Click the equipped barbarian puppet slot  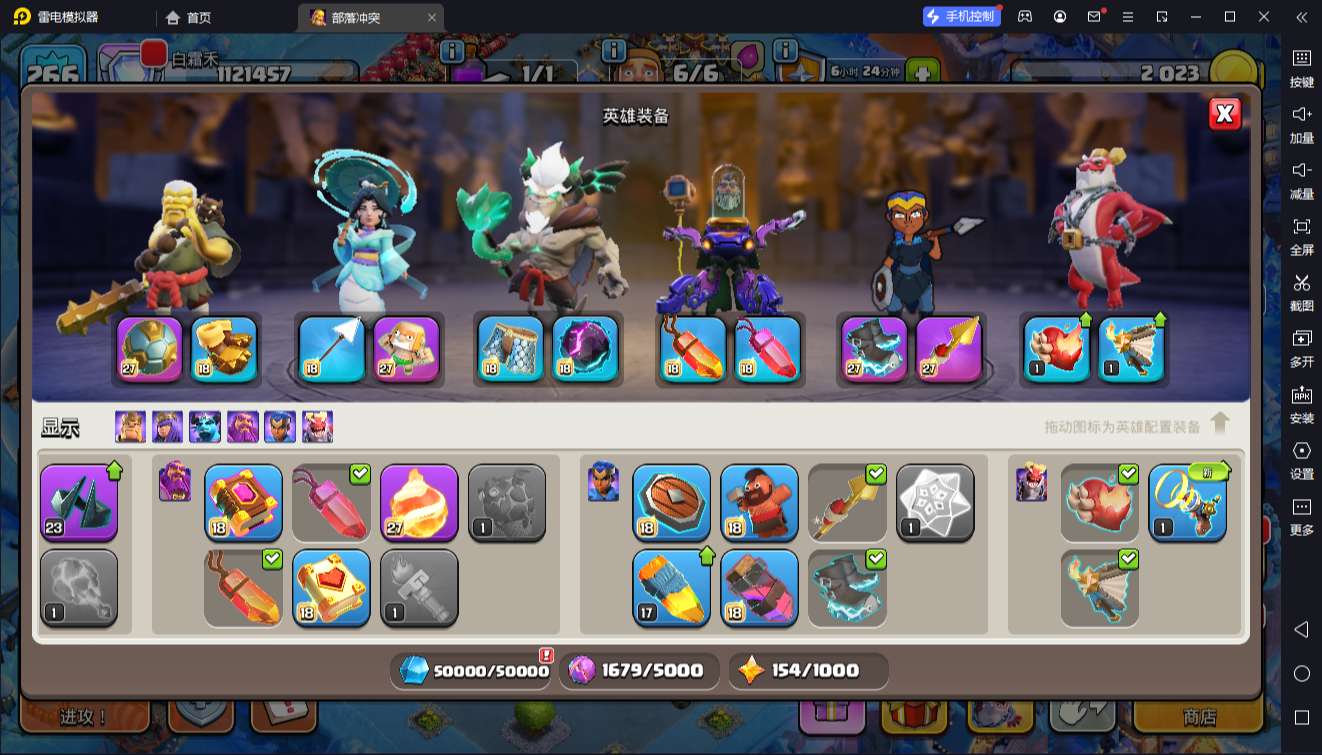pyautogui.click(x=407, y=349)
